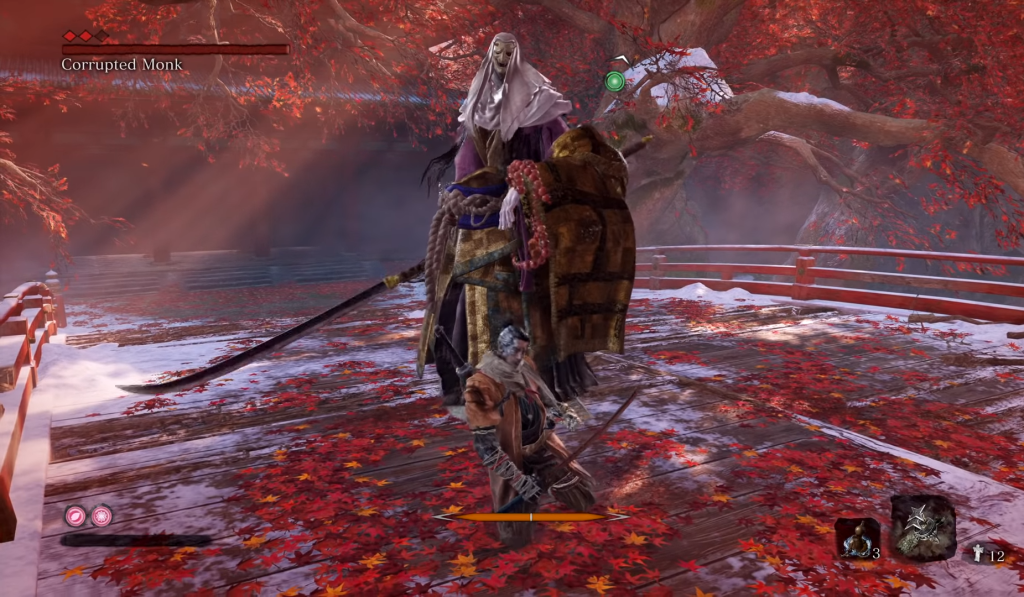The width and height of the screenshot is (1024, 597).
Task: Click the pink blossom resurrection node icon
Action: (x=101, y=516)
